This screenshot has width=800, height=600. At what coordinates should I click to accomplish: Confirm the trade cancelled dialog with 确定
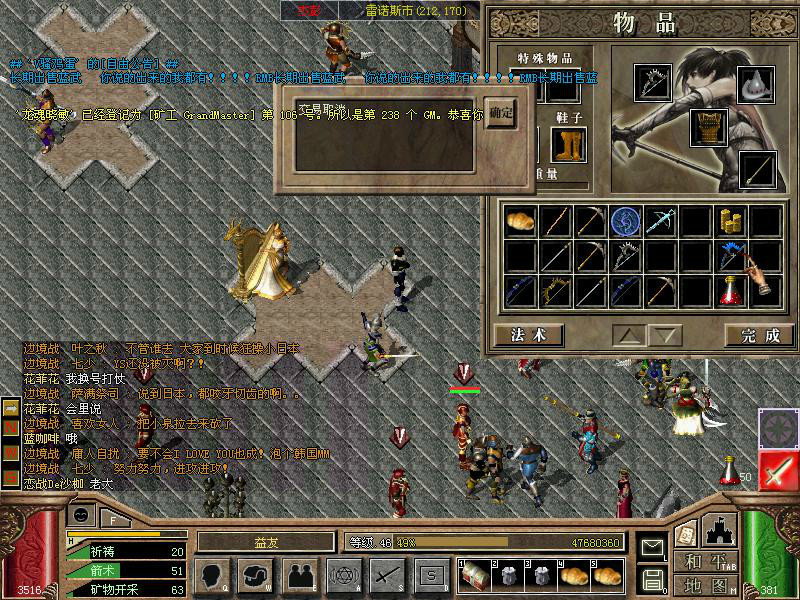point(502,114)
